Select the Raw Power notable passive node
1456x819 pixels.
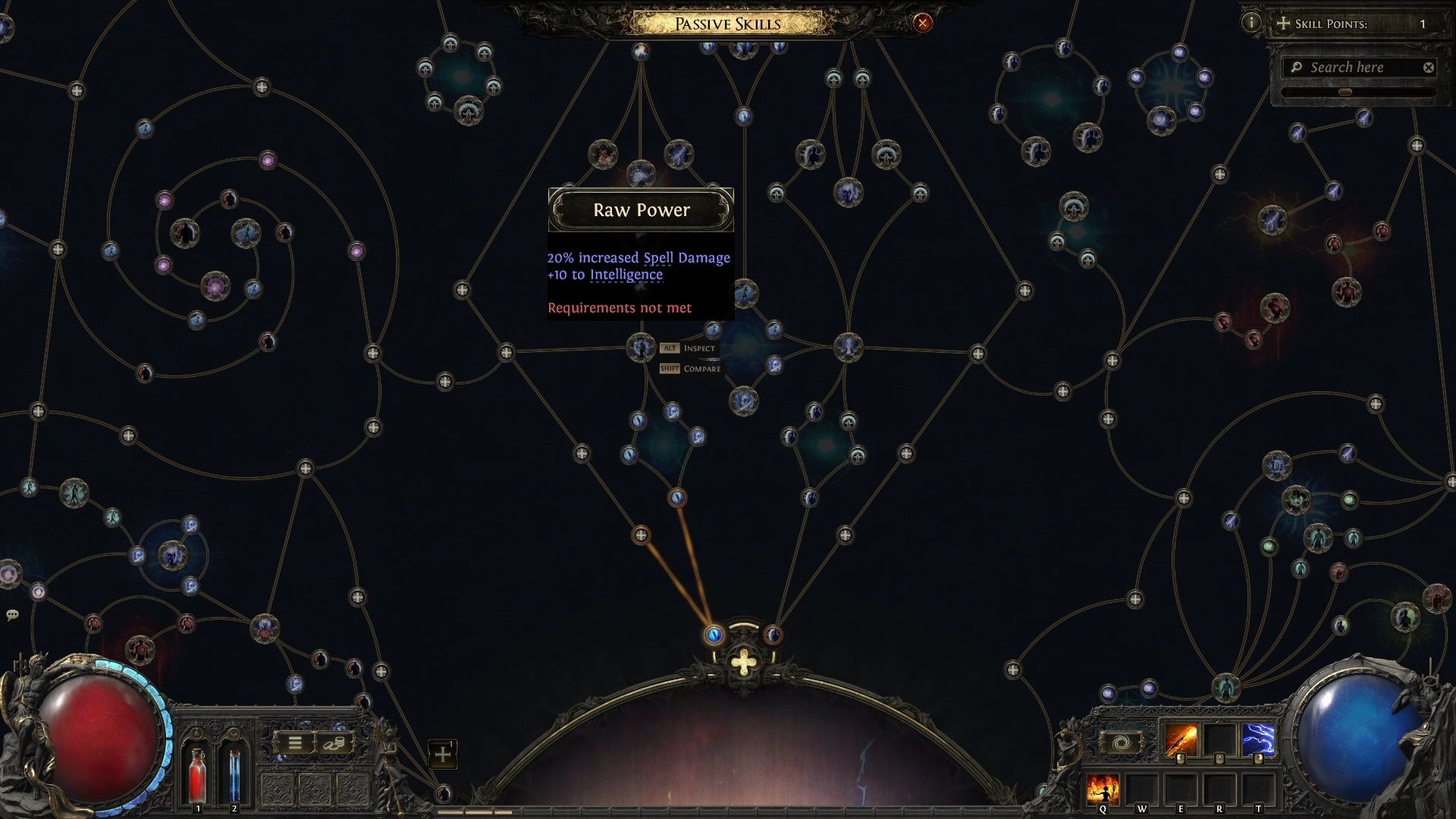point(641,347)
